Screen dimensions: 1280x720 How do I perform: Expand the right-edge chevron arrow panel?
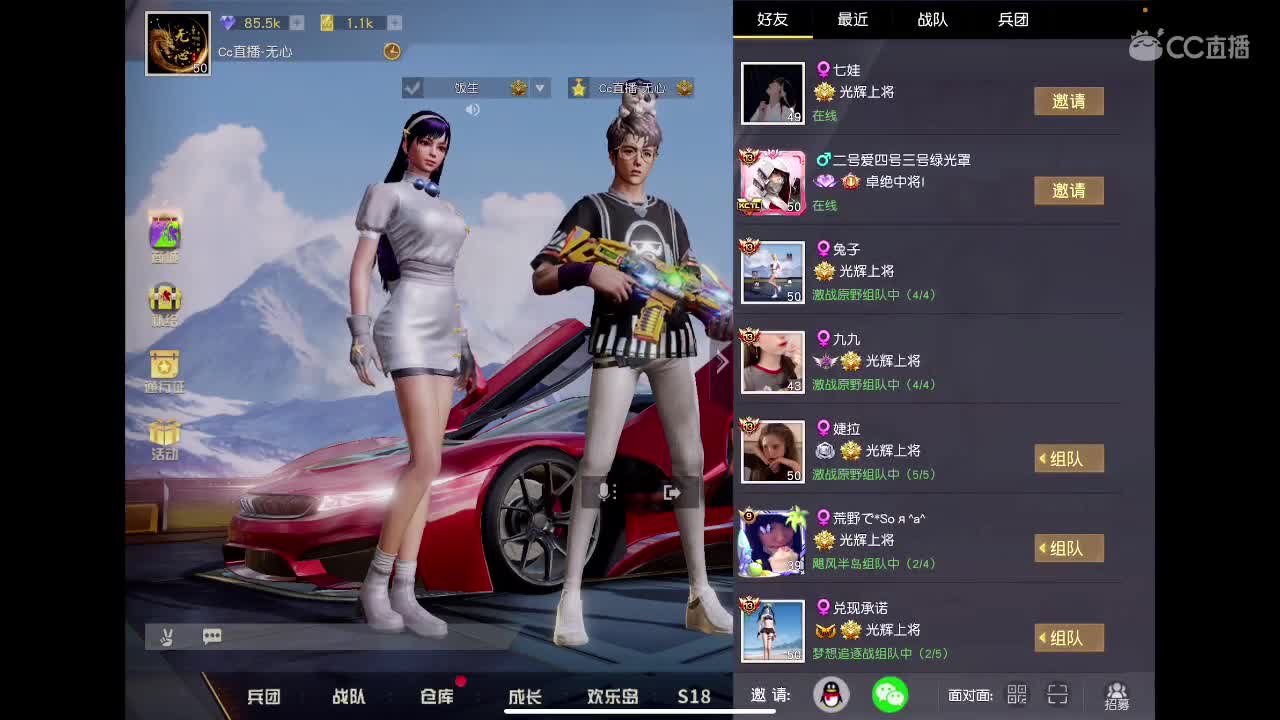pyautogui.click(x=722, y=362)
